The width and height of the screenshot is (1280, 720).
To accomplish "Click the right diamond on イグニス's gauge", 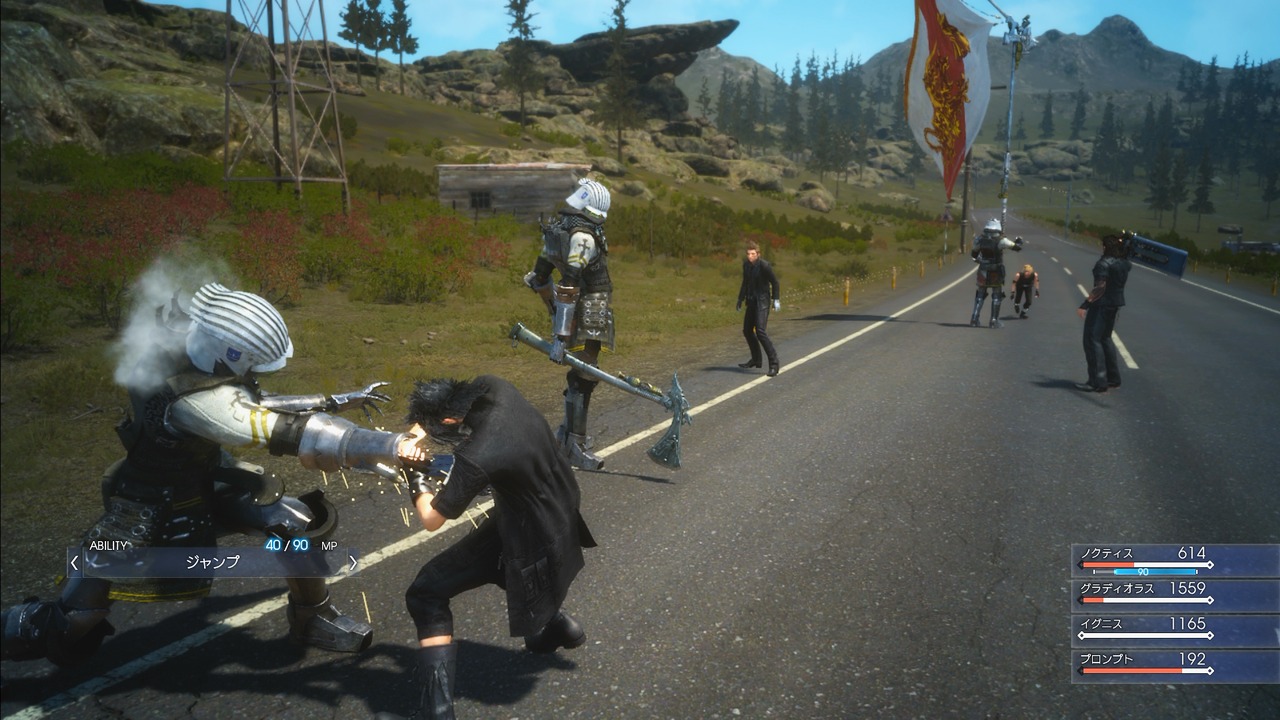I will pyautogui.click(x=1211, y=634).
